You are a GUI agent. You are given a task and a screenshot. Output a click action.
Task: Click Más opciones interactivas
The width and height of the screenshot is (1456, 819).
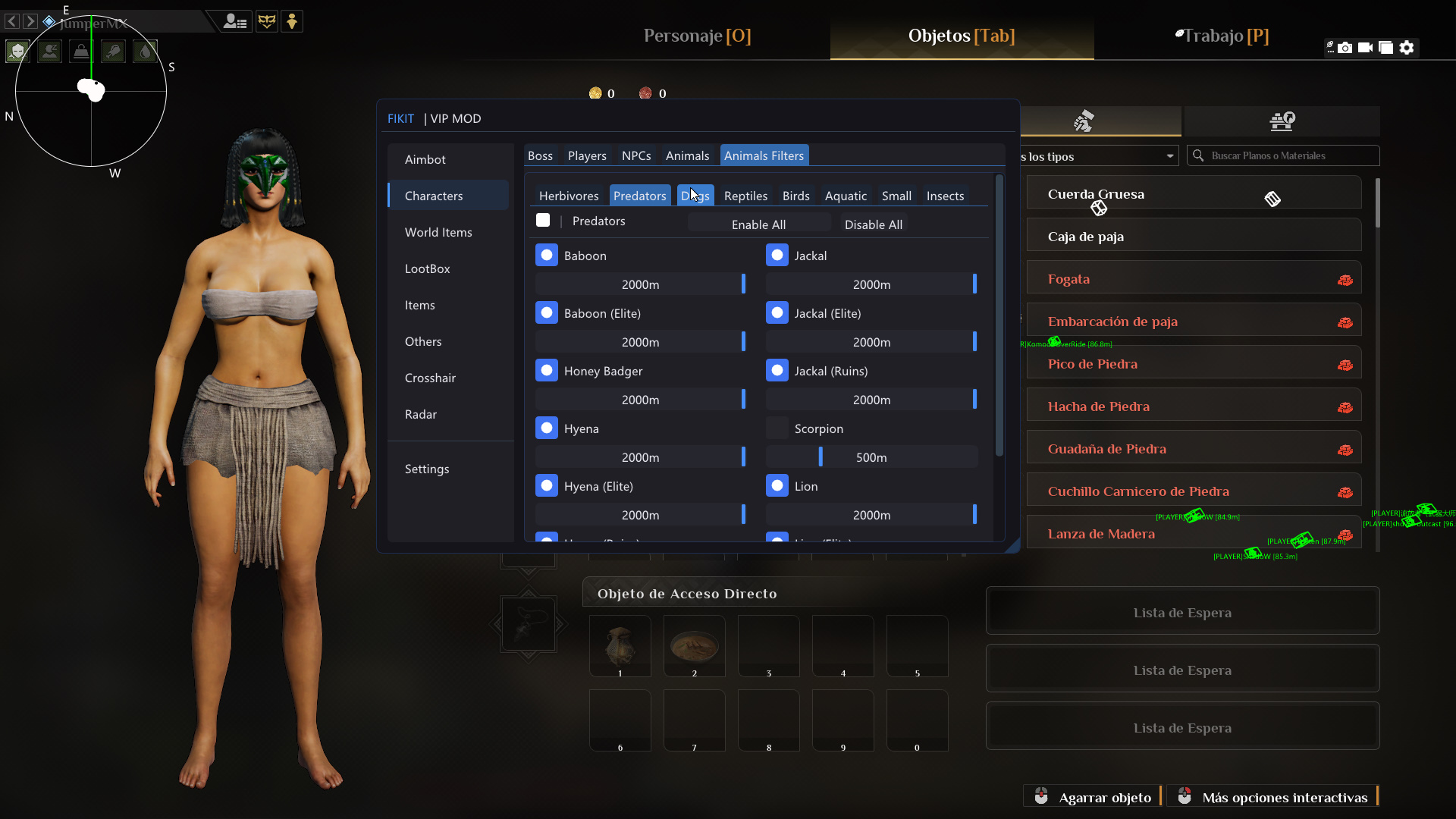click(1285, 797)
